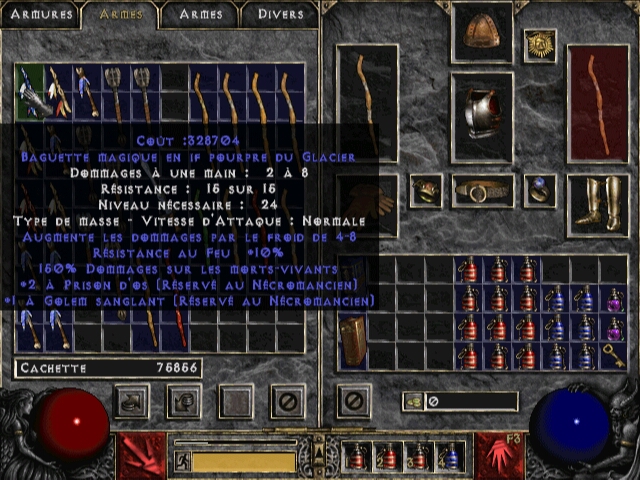Image resolution: width=640 pixels, height=480 pixels.
Task: Click the buy button under the shop
Action: (132, 401)
